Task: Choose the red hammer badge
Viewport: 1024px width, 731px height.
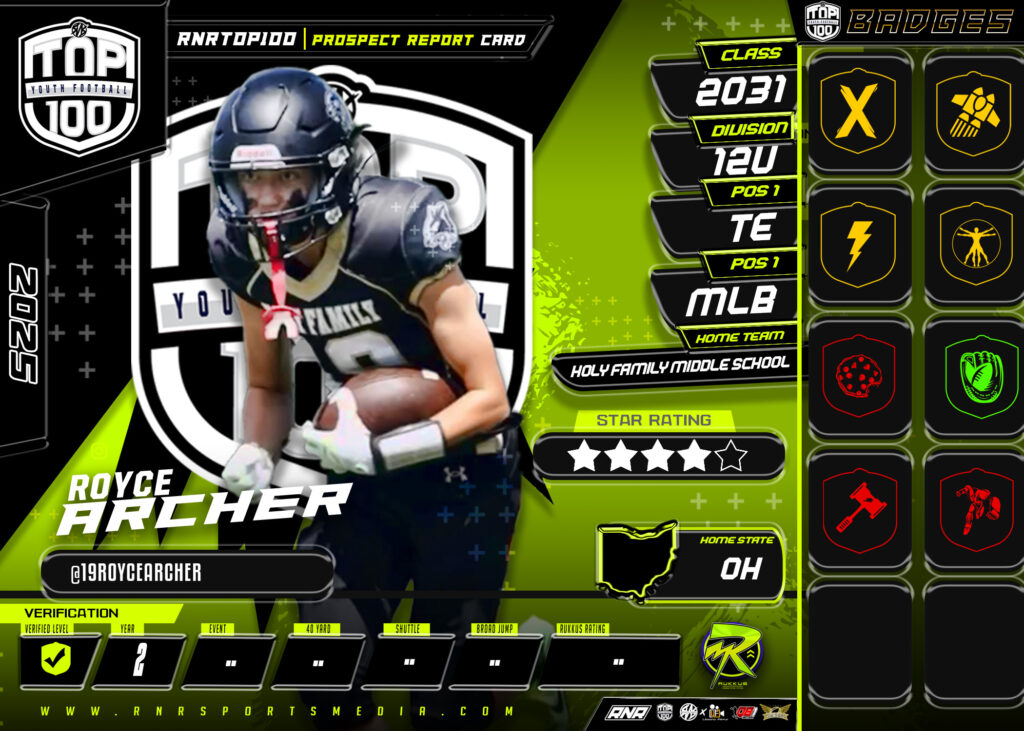Action: coord(857,508)
